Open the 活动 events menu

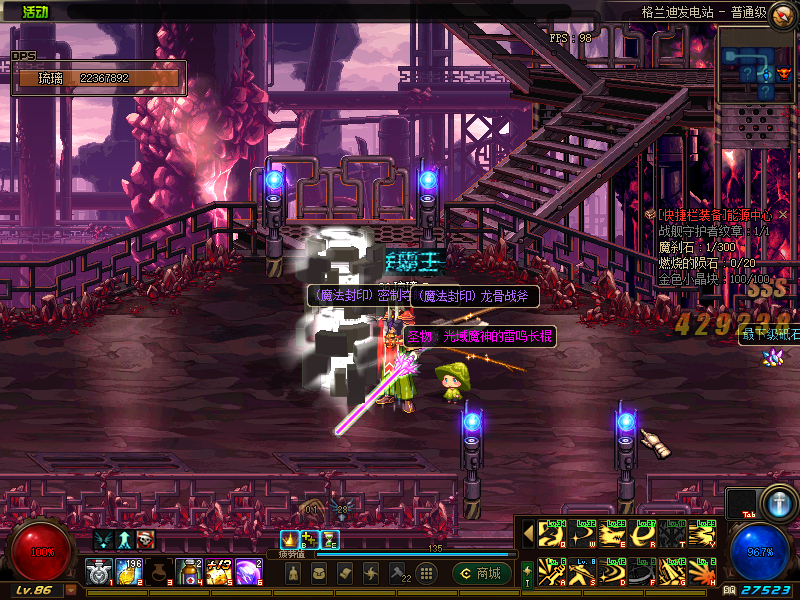[36, 12]
